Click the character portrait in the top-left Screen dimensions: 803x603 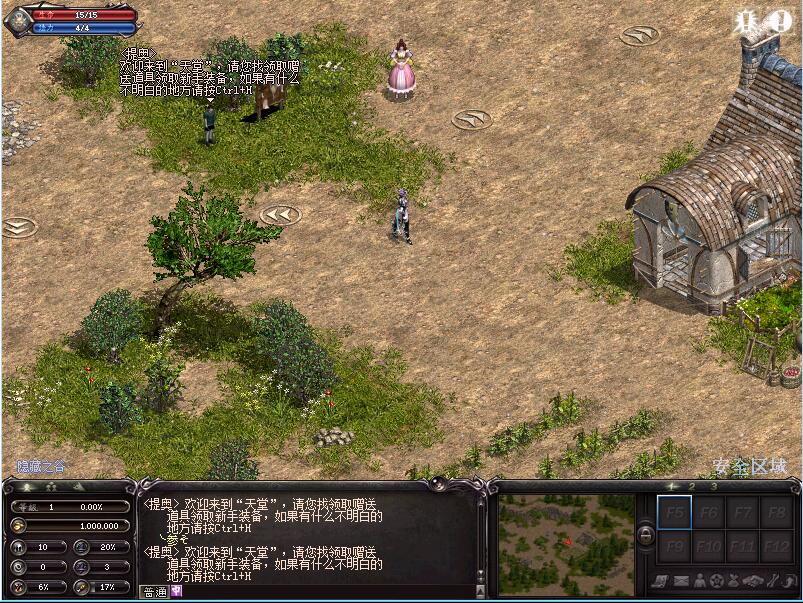pyautogui.click(x=18, y=21)
